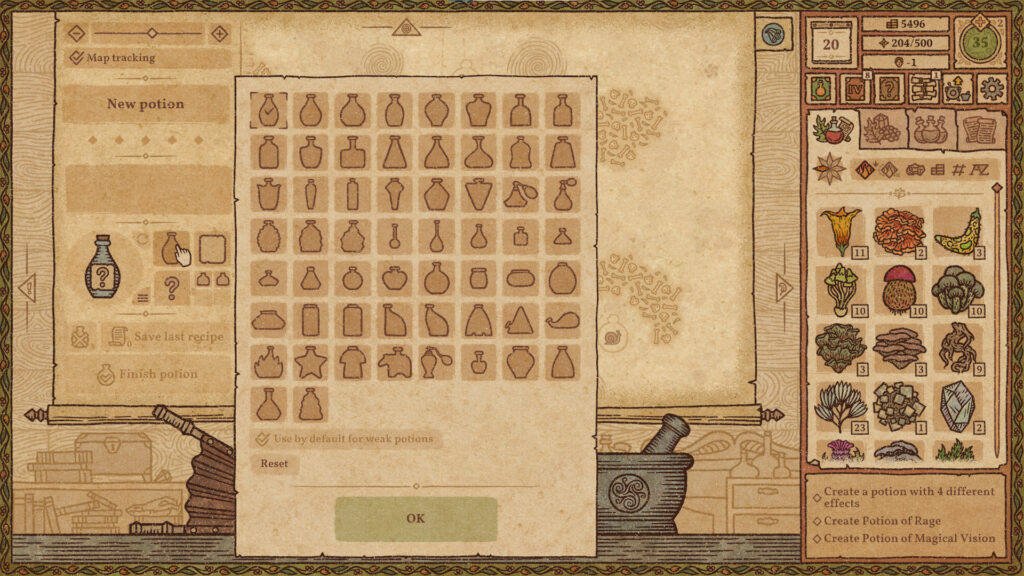Pick the flame-shaped bottle
This screenshot has width=1024, height=576.
point(269,362)
